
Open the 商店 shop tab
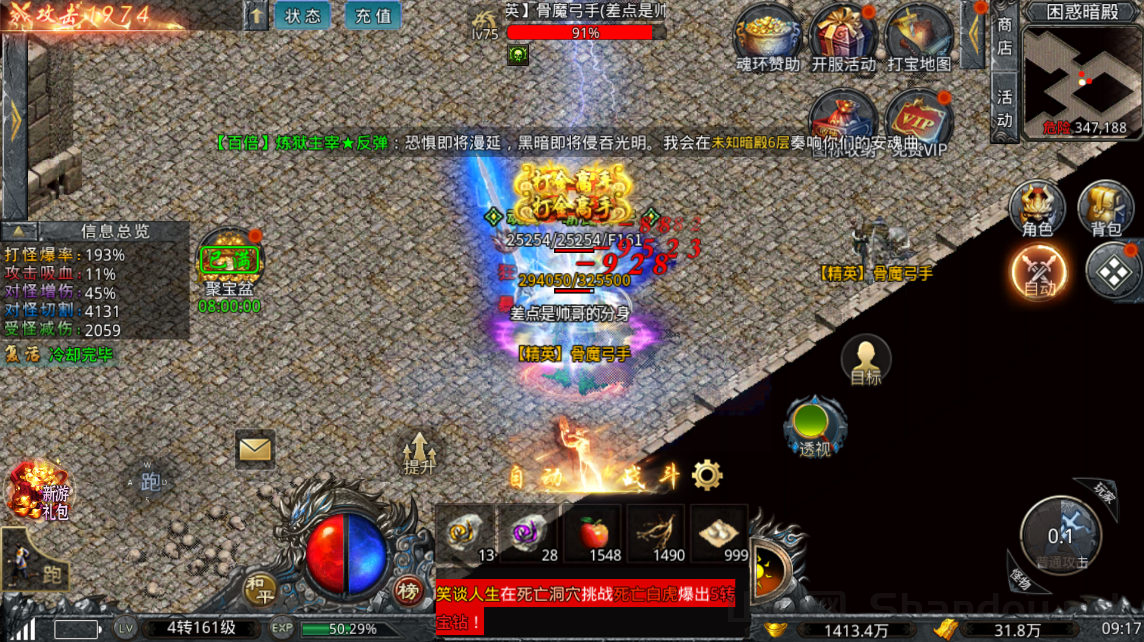point(1004,36)
